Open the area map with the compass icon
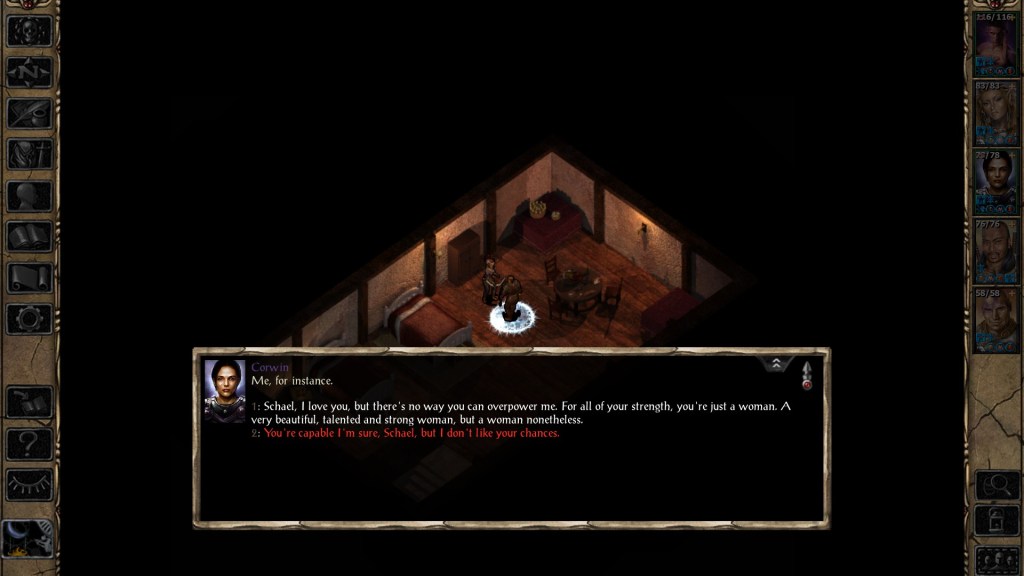 (28, 72)
